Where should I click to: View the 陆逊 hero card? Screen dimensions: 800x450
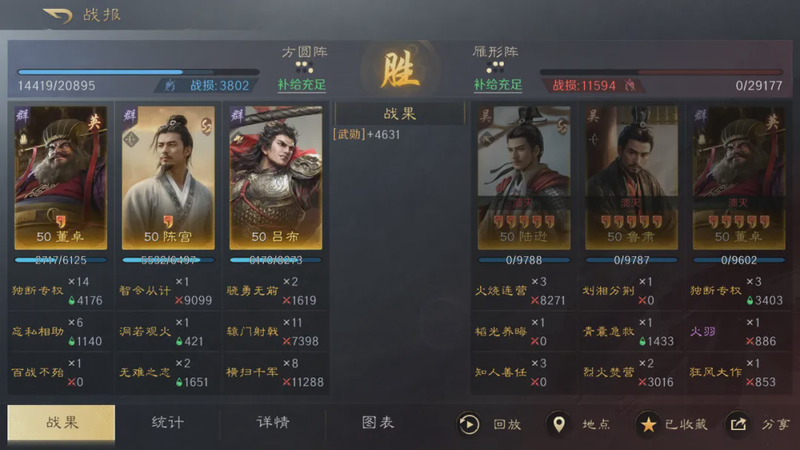click(523, 177)
